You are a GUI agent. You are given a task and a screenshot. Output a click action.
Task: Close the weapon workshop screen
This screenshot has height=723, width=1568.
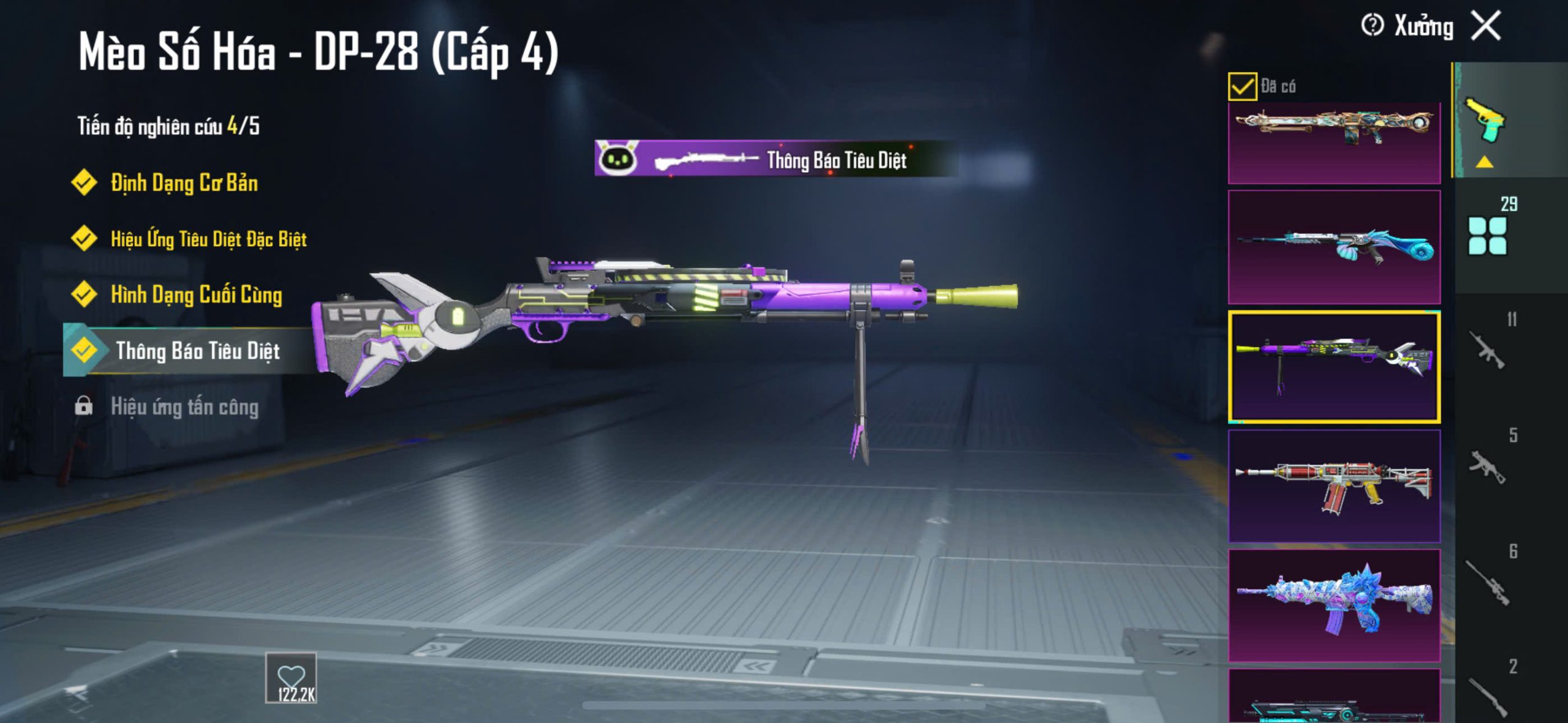[1486, 26]
